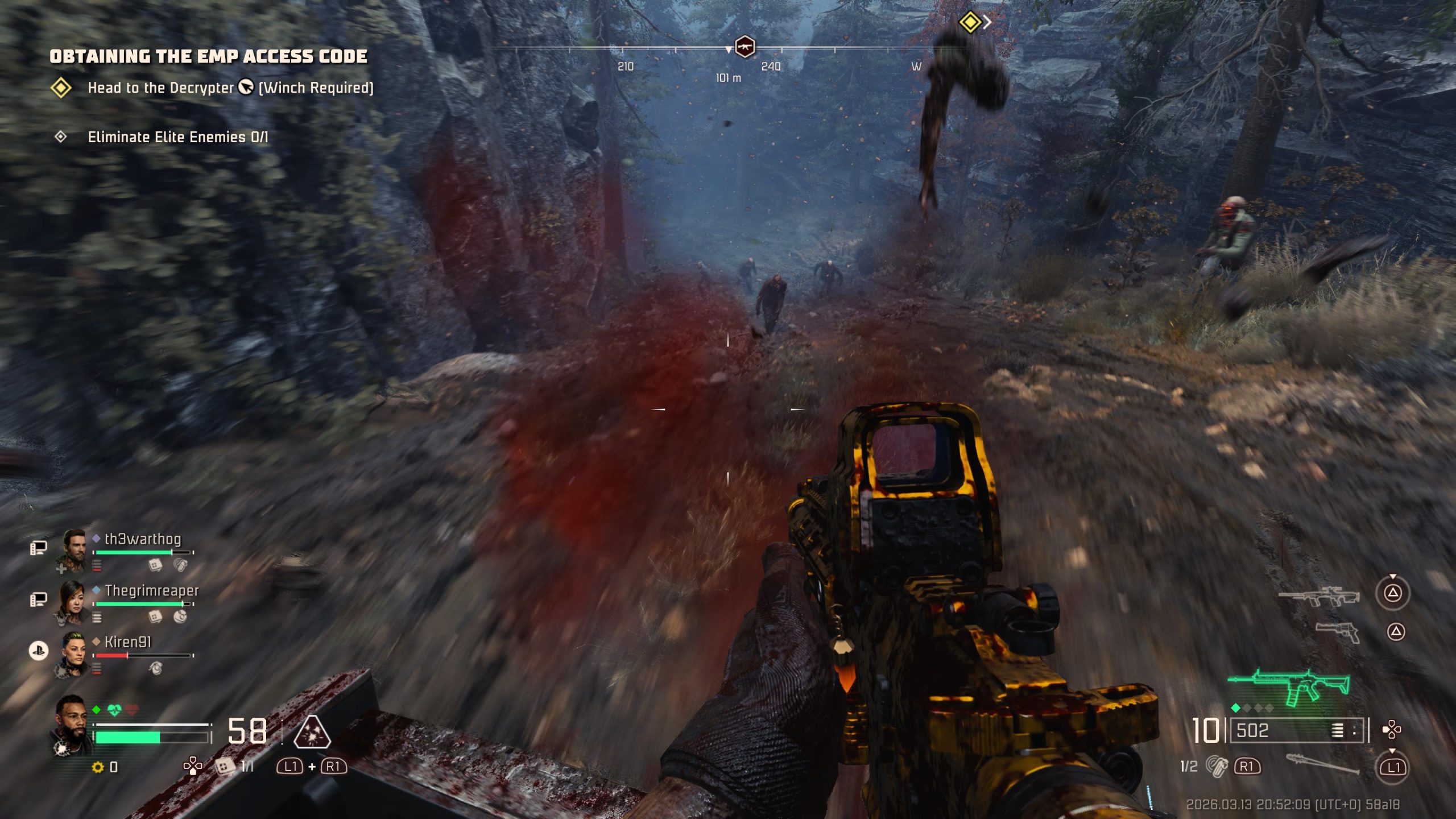Switch to the long rifle weapon slot

(x=1318, y=597)
